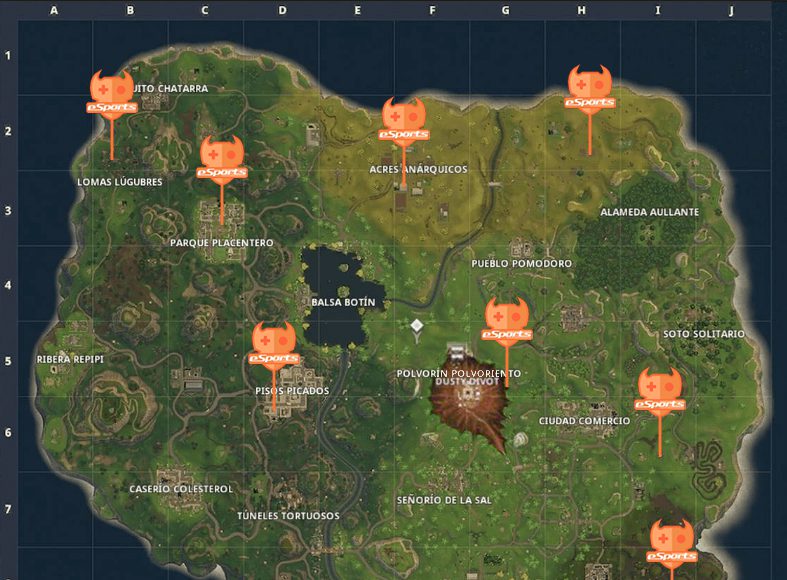Click the eSports marker above Parque Placentero
The width and height of the screenshot is (787, 580).
click(221, 158)
